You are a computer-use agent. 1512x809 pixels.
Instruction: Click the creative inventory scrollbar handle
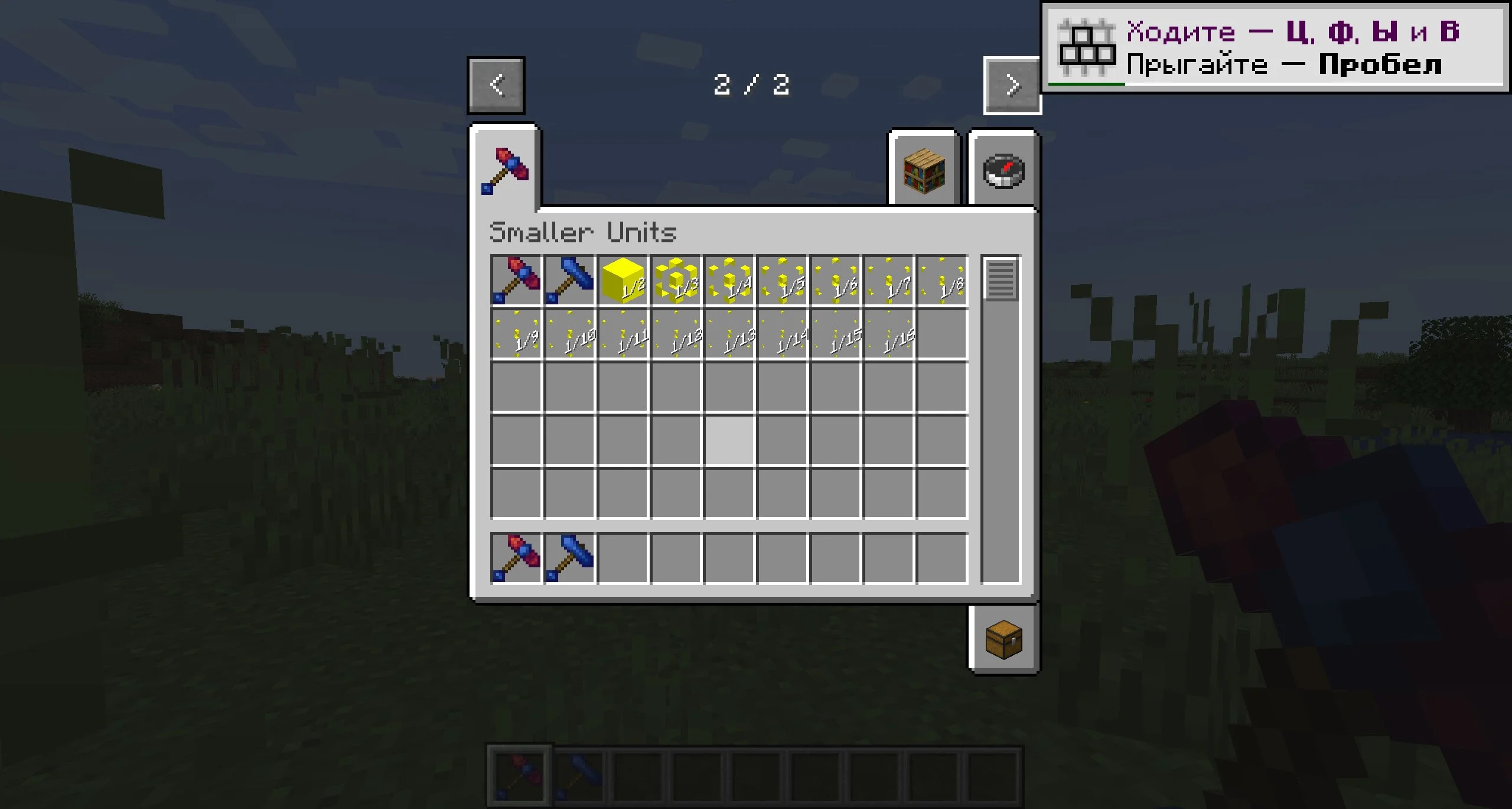[1001, 279]
